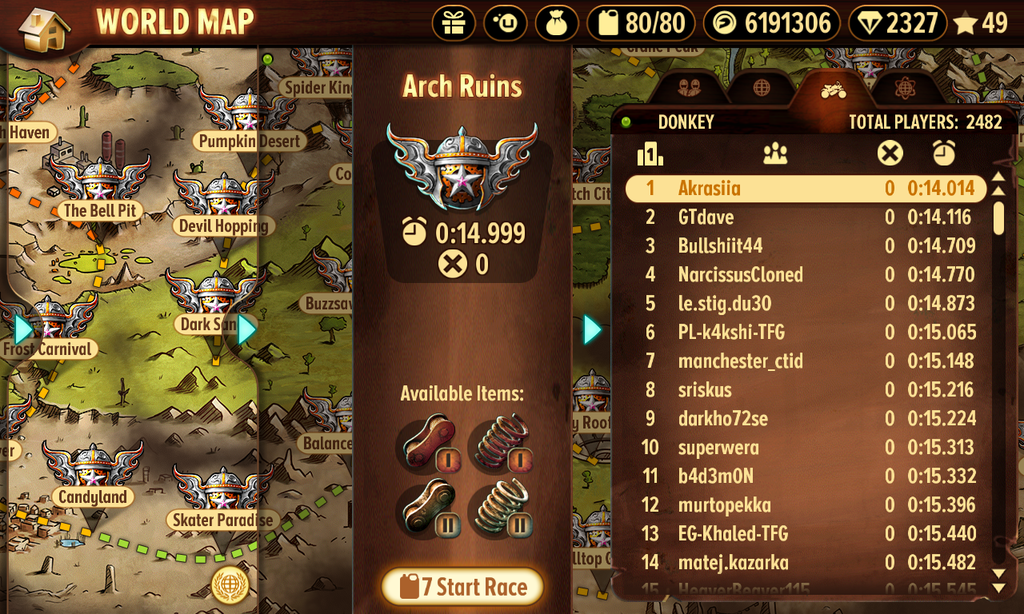Return home via the house icon
The width and height of the screenshot is (1024, 614).
click(44, 28)
